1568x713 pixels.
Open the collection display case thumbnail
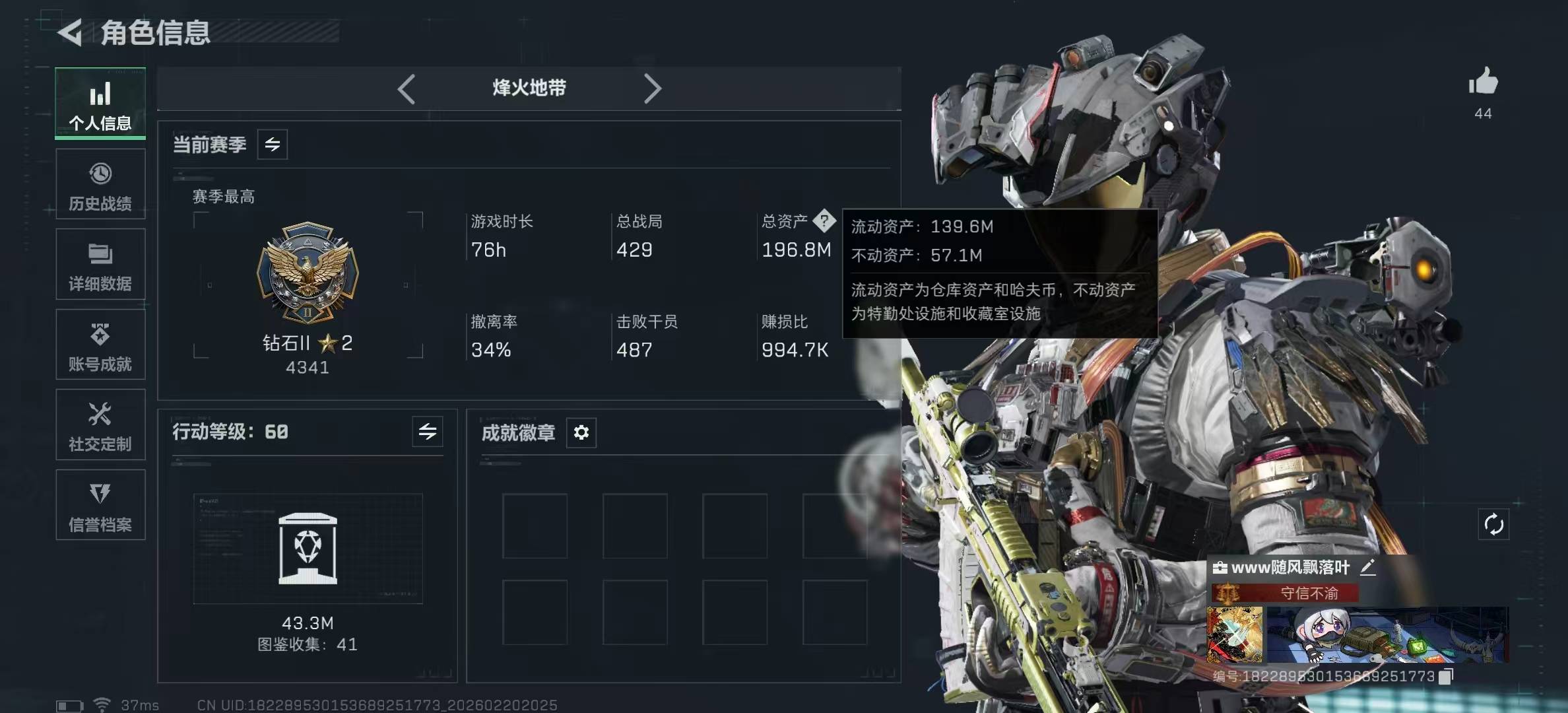pyautogui.click(x=308, y=549)
